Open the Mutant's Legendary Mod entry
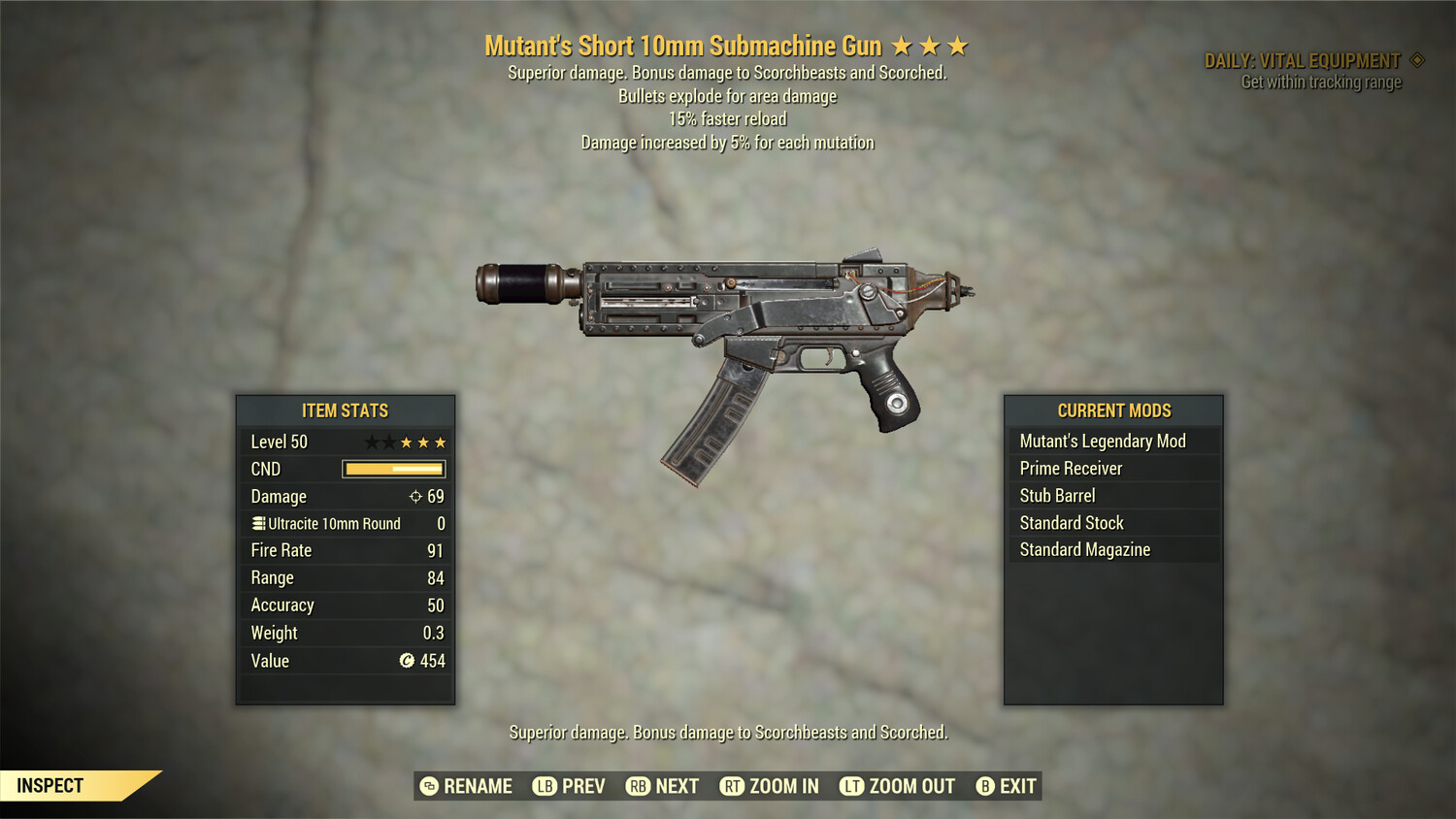The height and width of the screenshot is (819, 1456). tap(1102, 441)
